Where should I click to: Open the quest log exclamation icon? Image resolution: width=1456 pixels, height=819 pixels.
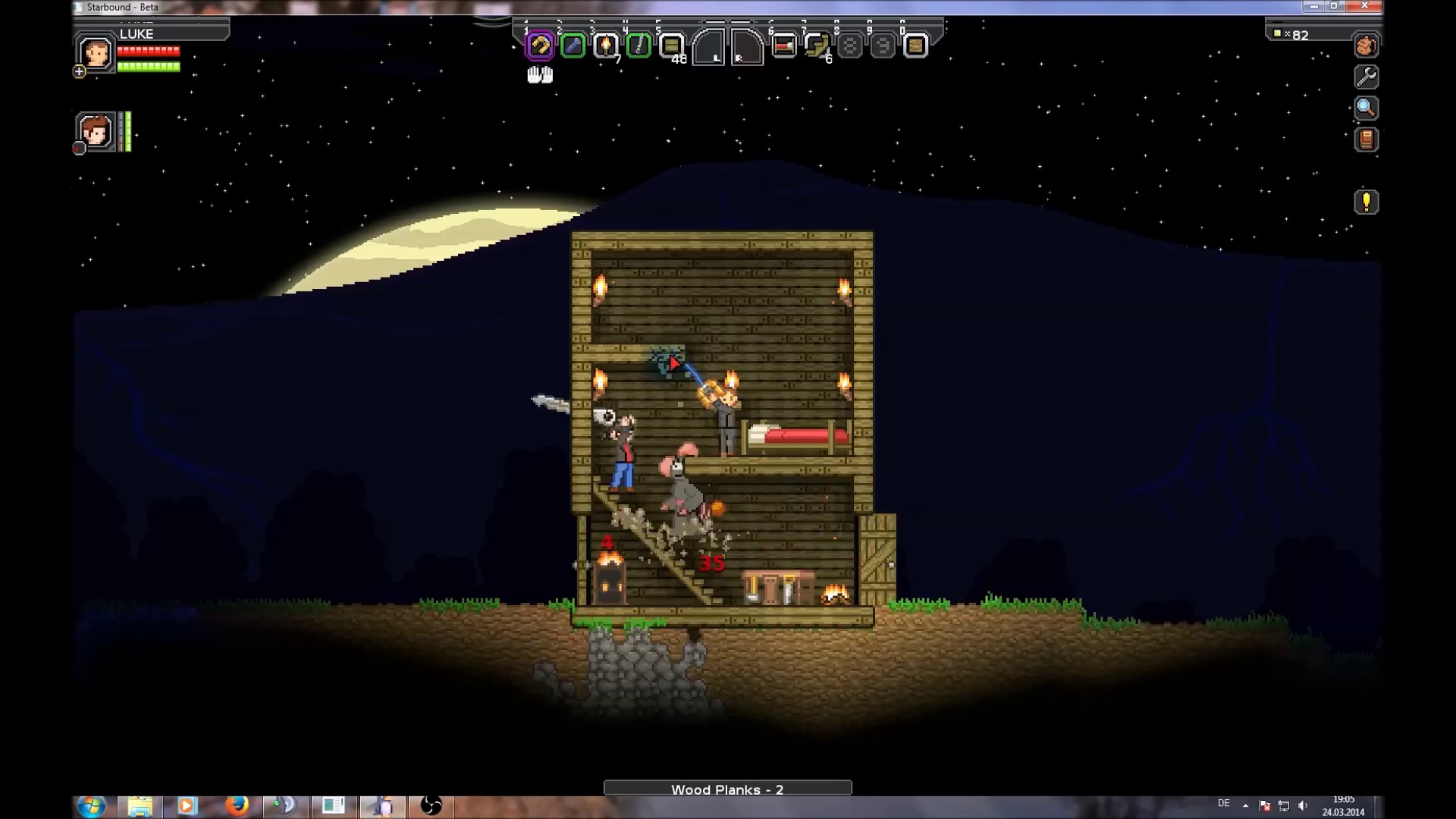1366,202
